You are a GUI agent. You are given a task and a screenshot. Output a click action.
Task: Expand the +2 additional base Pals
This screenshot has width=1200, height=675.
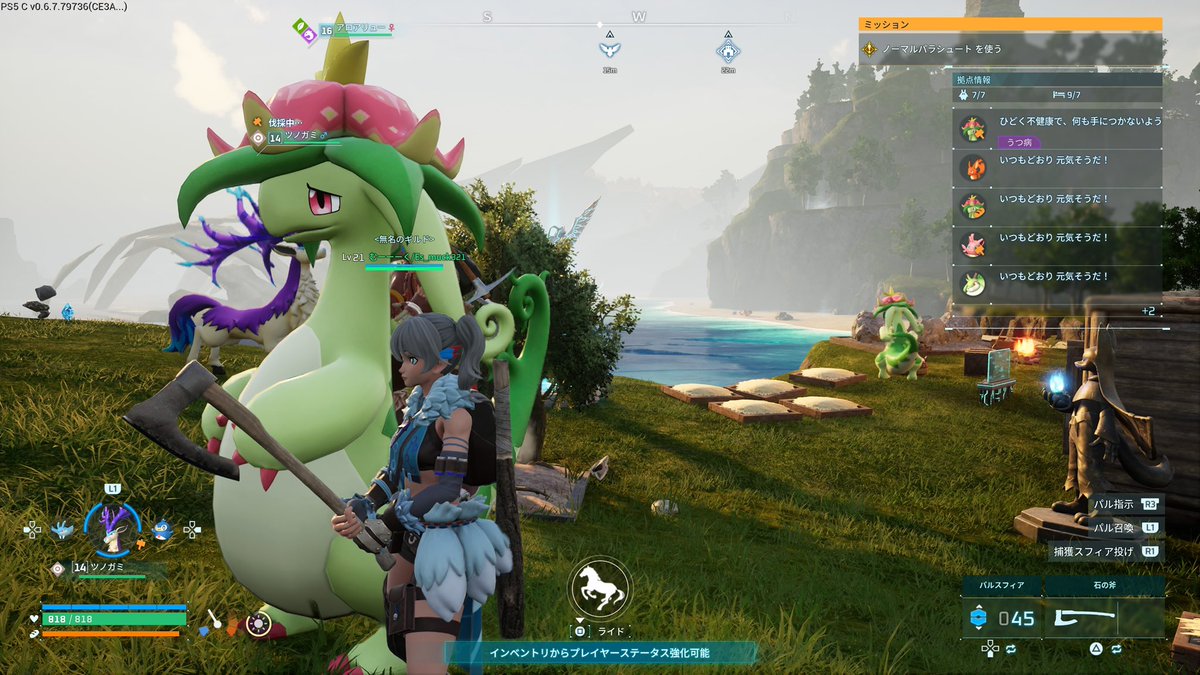tap(1147, 311)
